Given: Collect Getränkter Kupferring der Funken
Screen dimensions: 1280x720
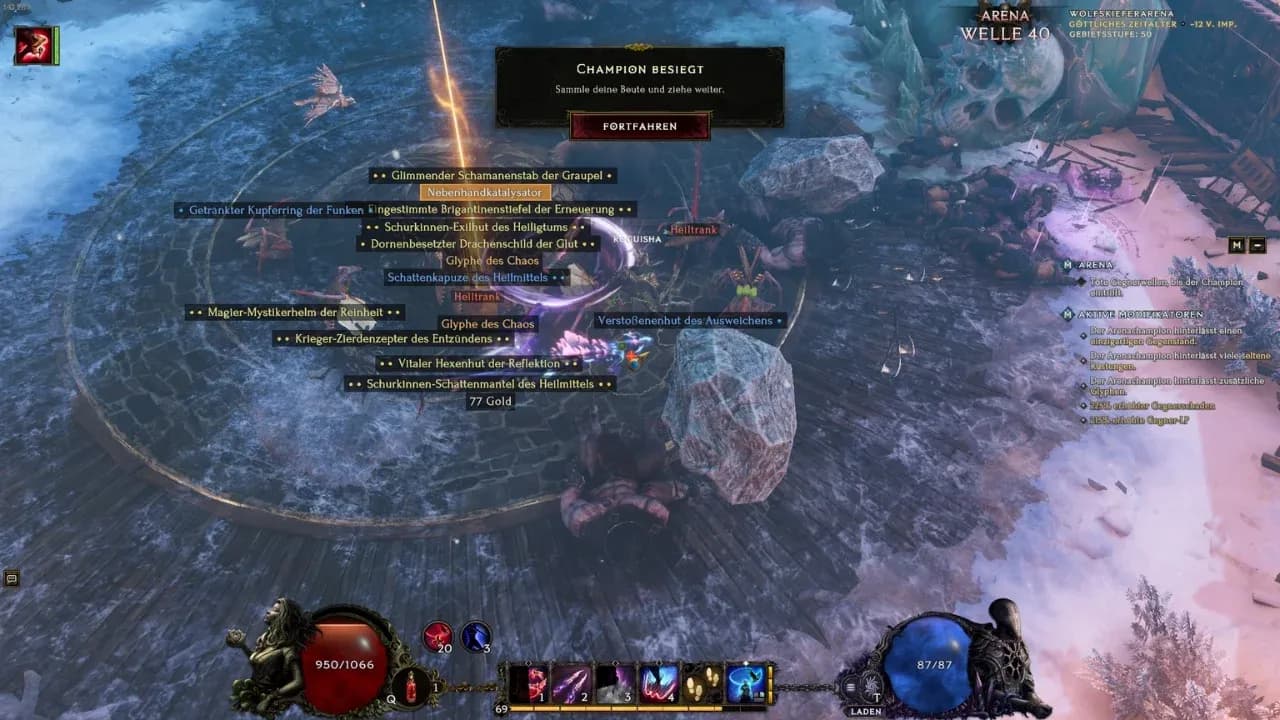Looking at the screenshot, I should pos(270,210).
